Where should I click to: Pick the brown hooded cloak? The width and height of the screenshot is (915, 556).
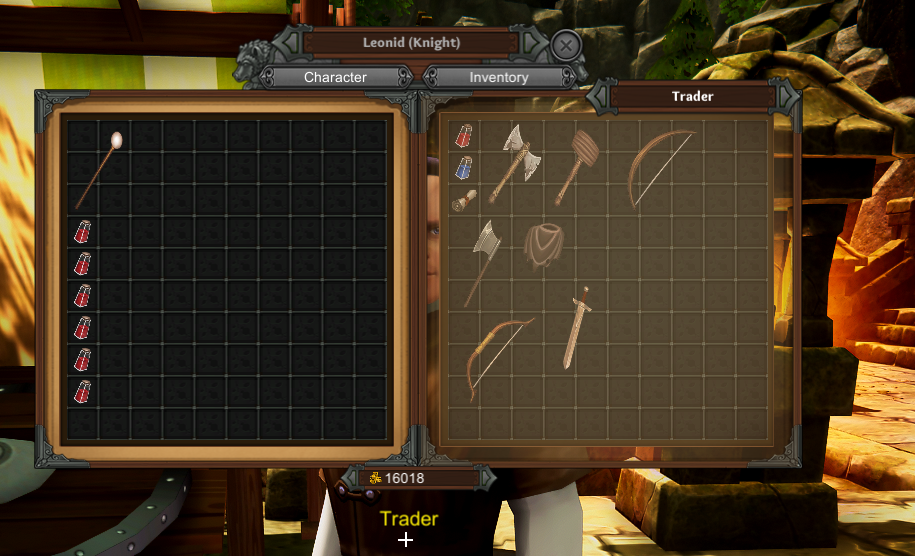tap(544, 246)
